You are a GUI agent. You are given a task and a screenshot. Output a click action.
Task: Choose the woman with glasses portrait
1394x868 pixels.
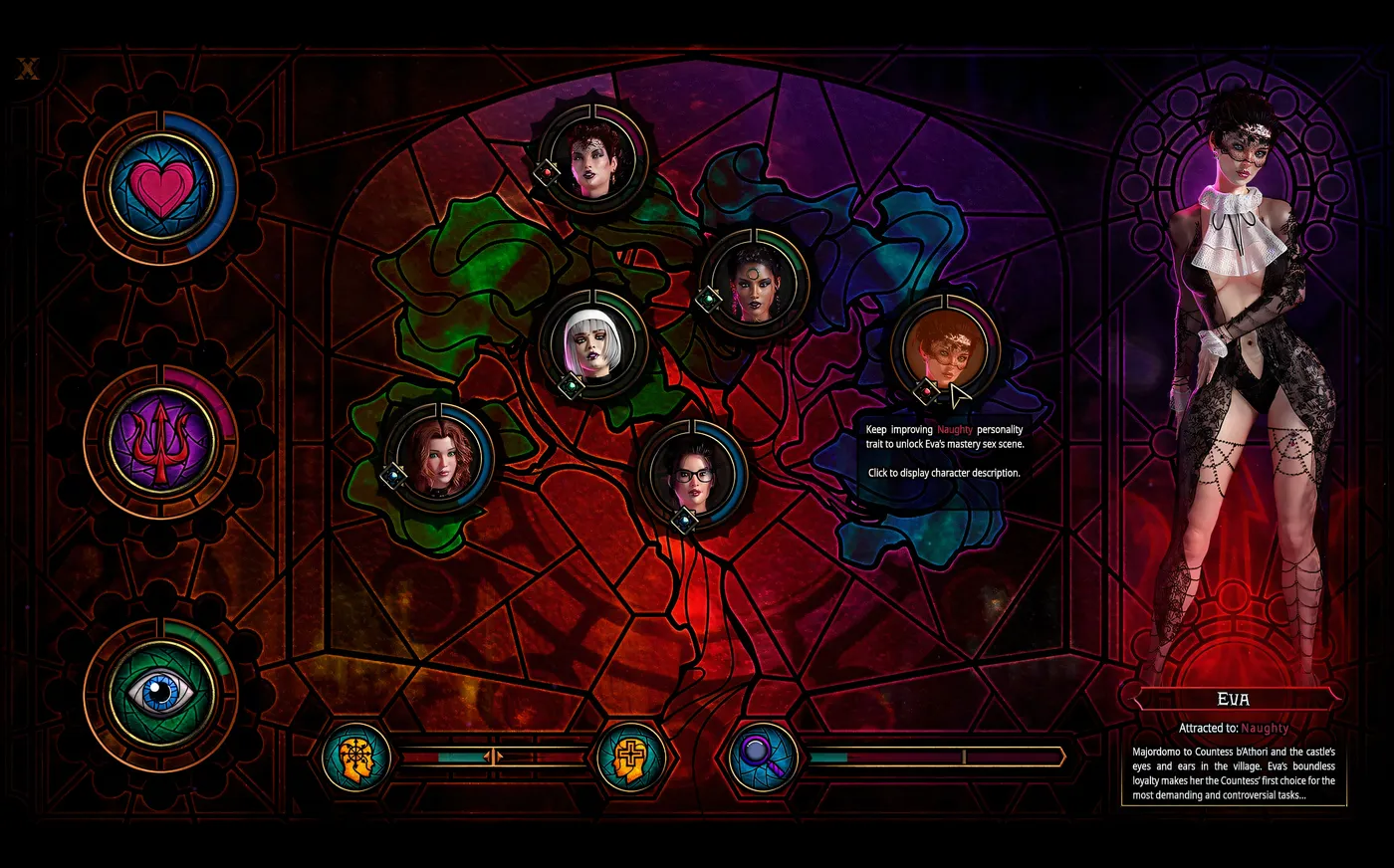(693, 476)
